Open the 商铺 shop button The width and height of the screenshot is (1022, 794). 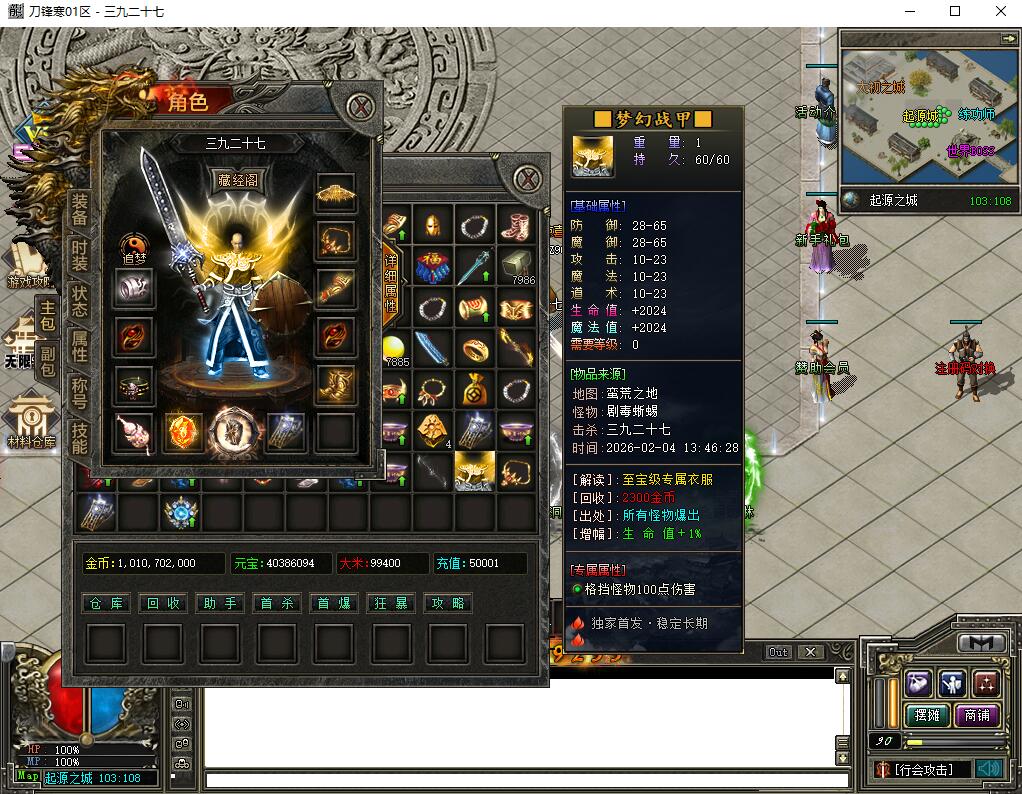(x=977, y=715)
